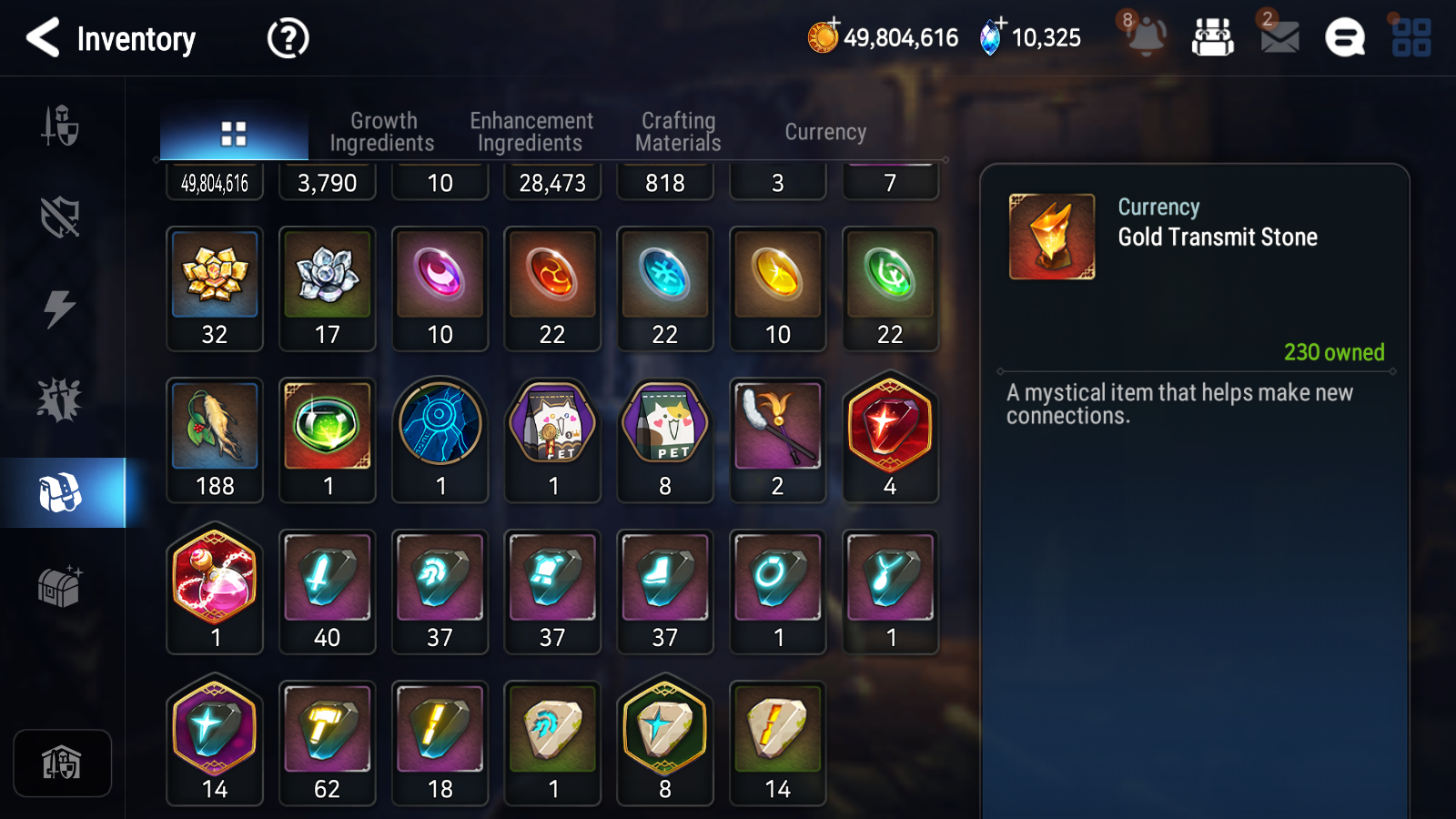This screenshot has height=819, width=1456.
Task: Switch to the Growth Ingredients tab
Action: click(383, 130)
